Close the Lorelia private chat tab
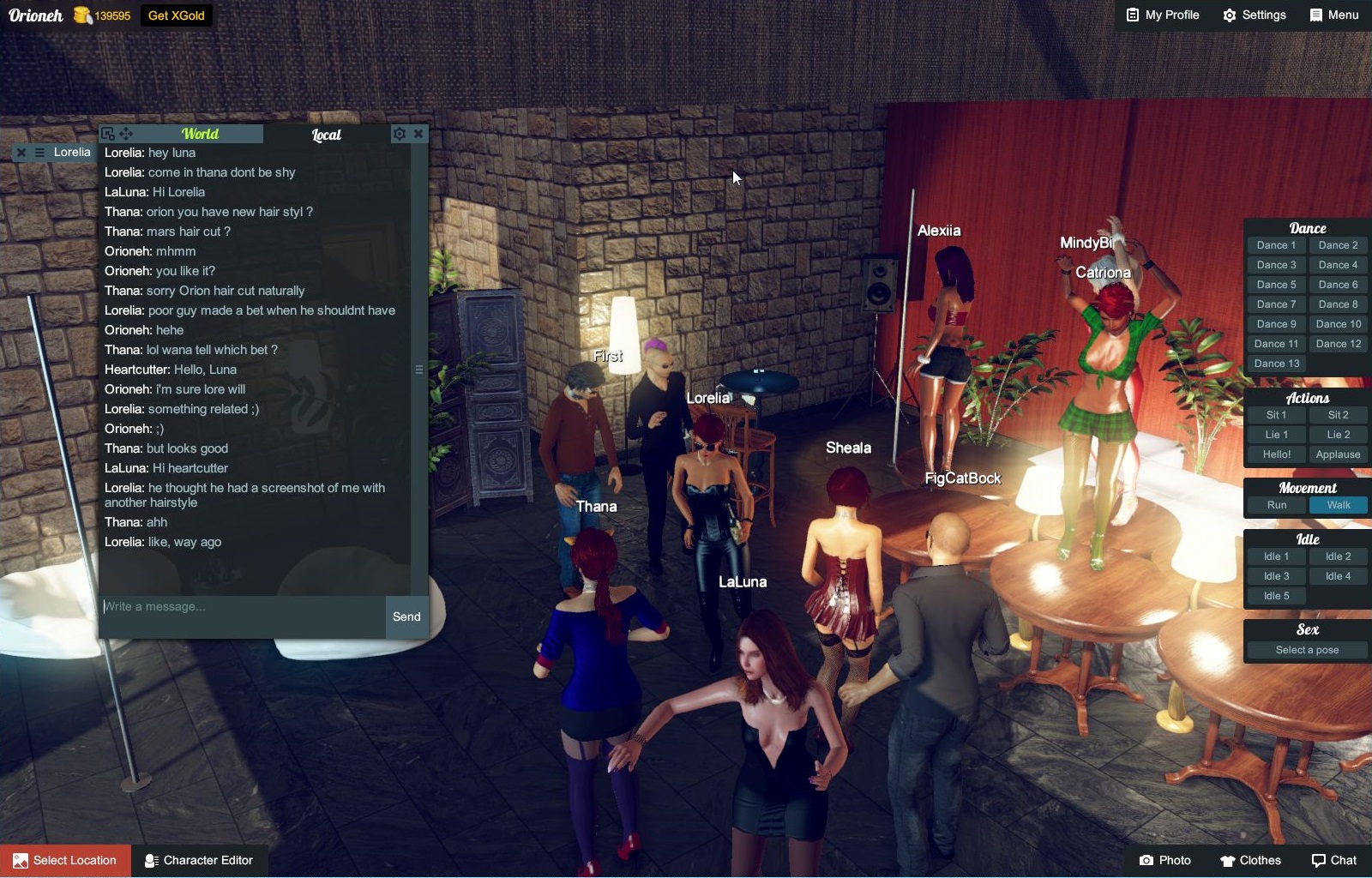Image resolution: width=1372 pixels, height=878 pixels. pyautogui.click(x=21, y=153)
